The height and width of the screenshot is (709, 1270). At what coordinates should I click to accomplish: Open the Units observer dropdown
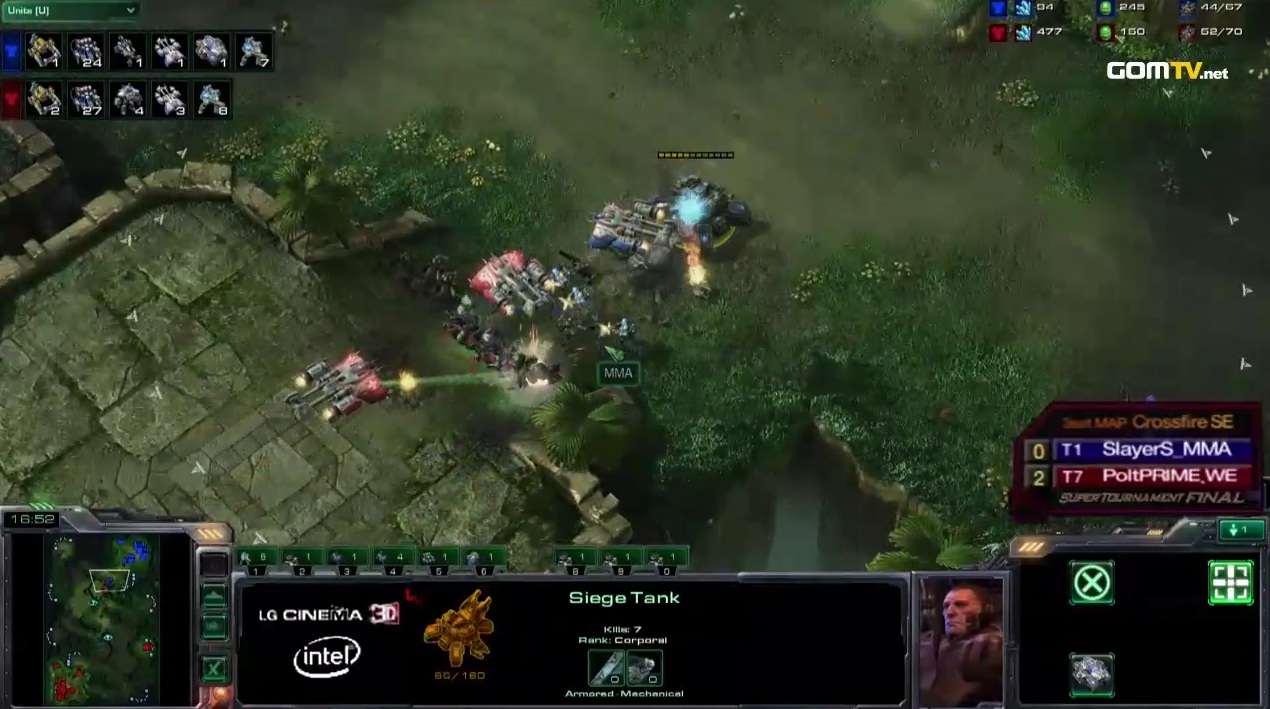tap(70, 11)
